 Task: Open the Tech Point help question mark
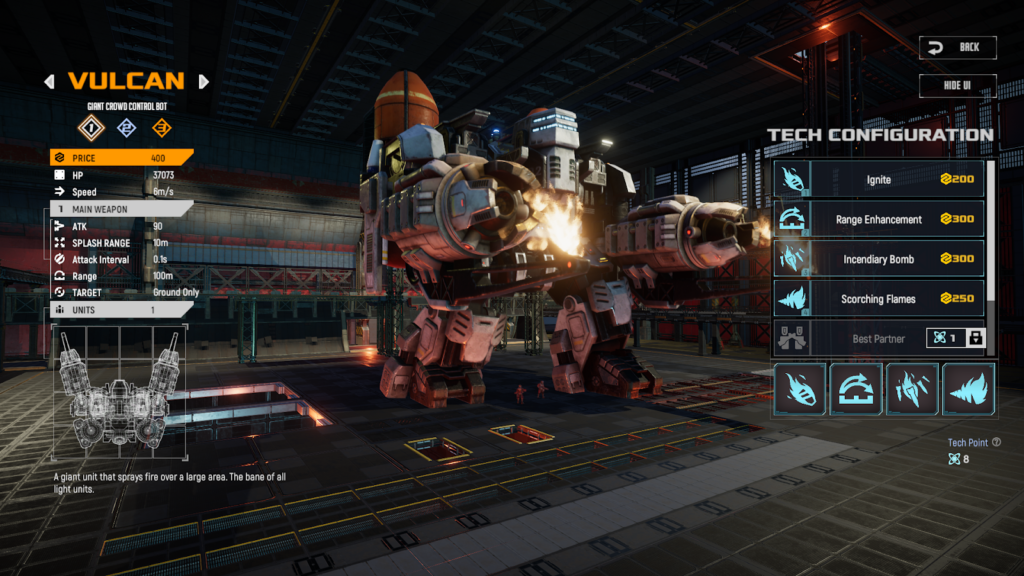(x=996, y=442)
